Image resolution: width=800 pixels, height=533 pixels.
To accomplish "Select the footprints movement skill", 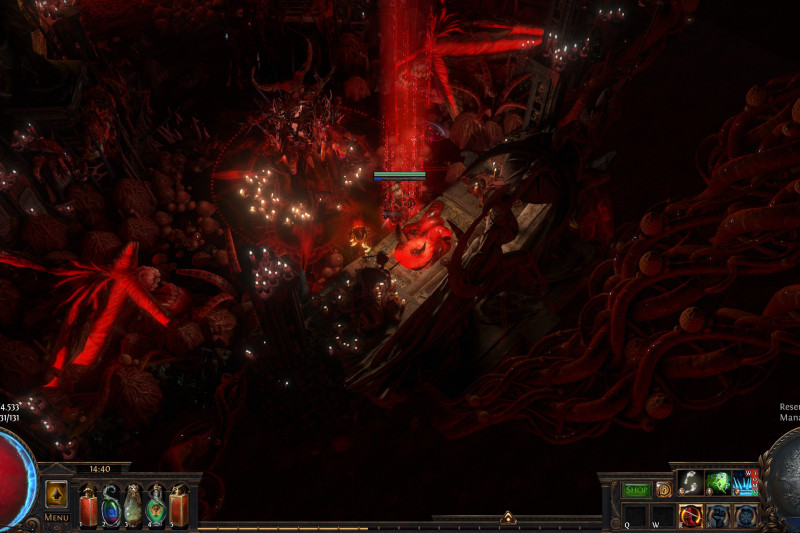I will pos(691,482).
